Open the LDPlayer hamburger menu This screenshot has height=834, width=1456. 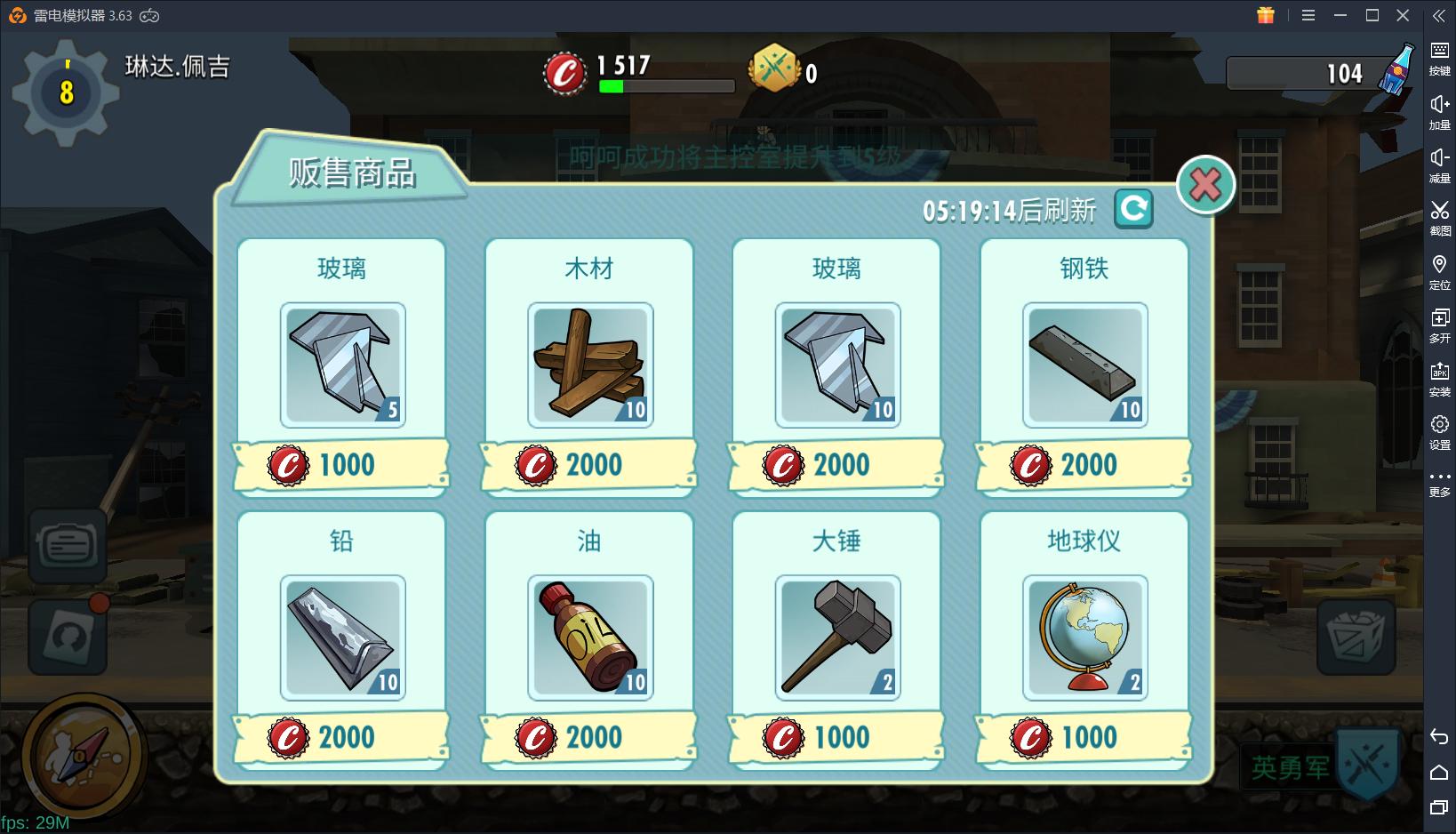[x=1308, y=15]
